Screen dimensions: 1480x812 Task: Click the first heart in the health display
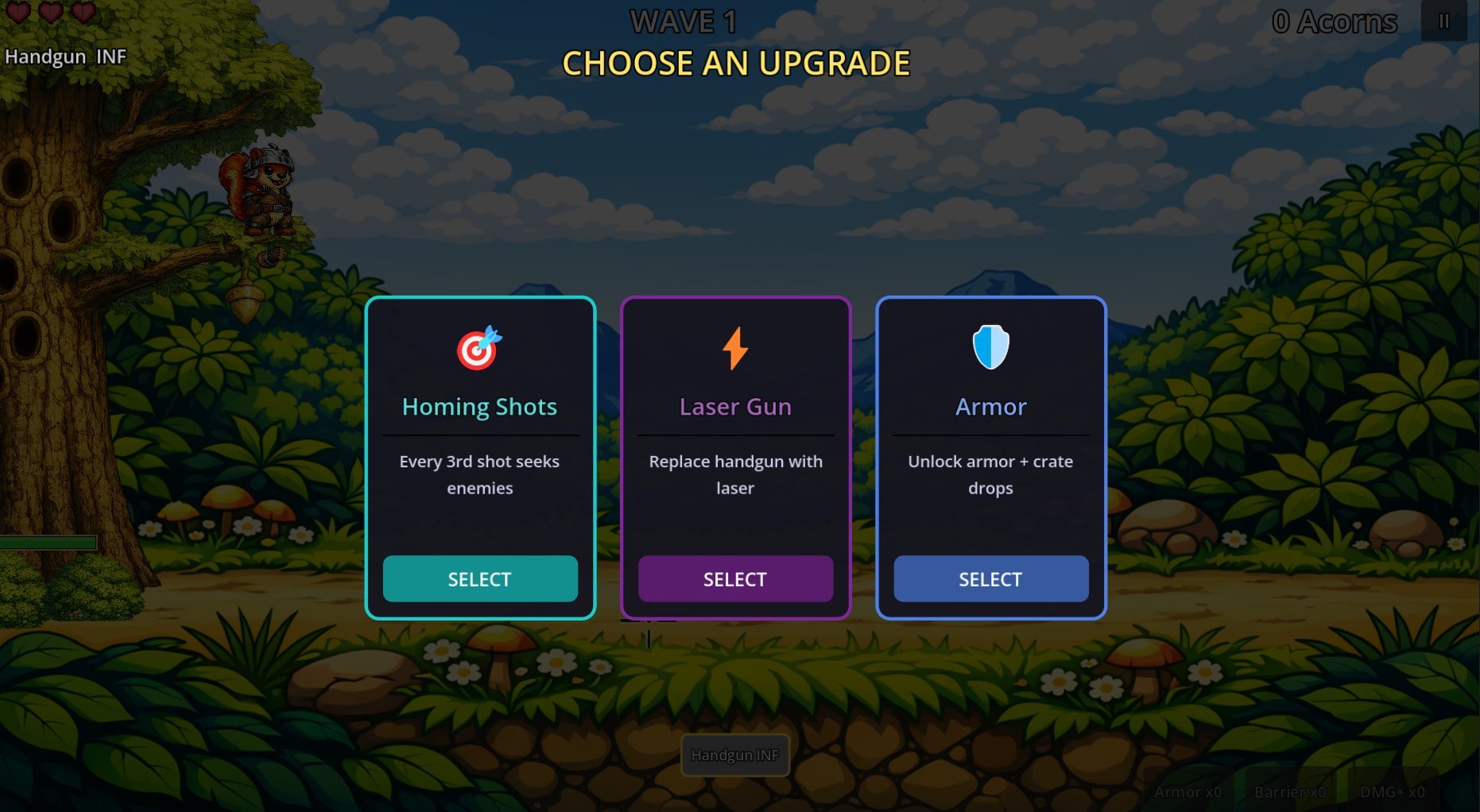pos(18,13)
